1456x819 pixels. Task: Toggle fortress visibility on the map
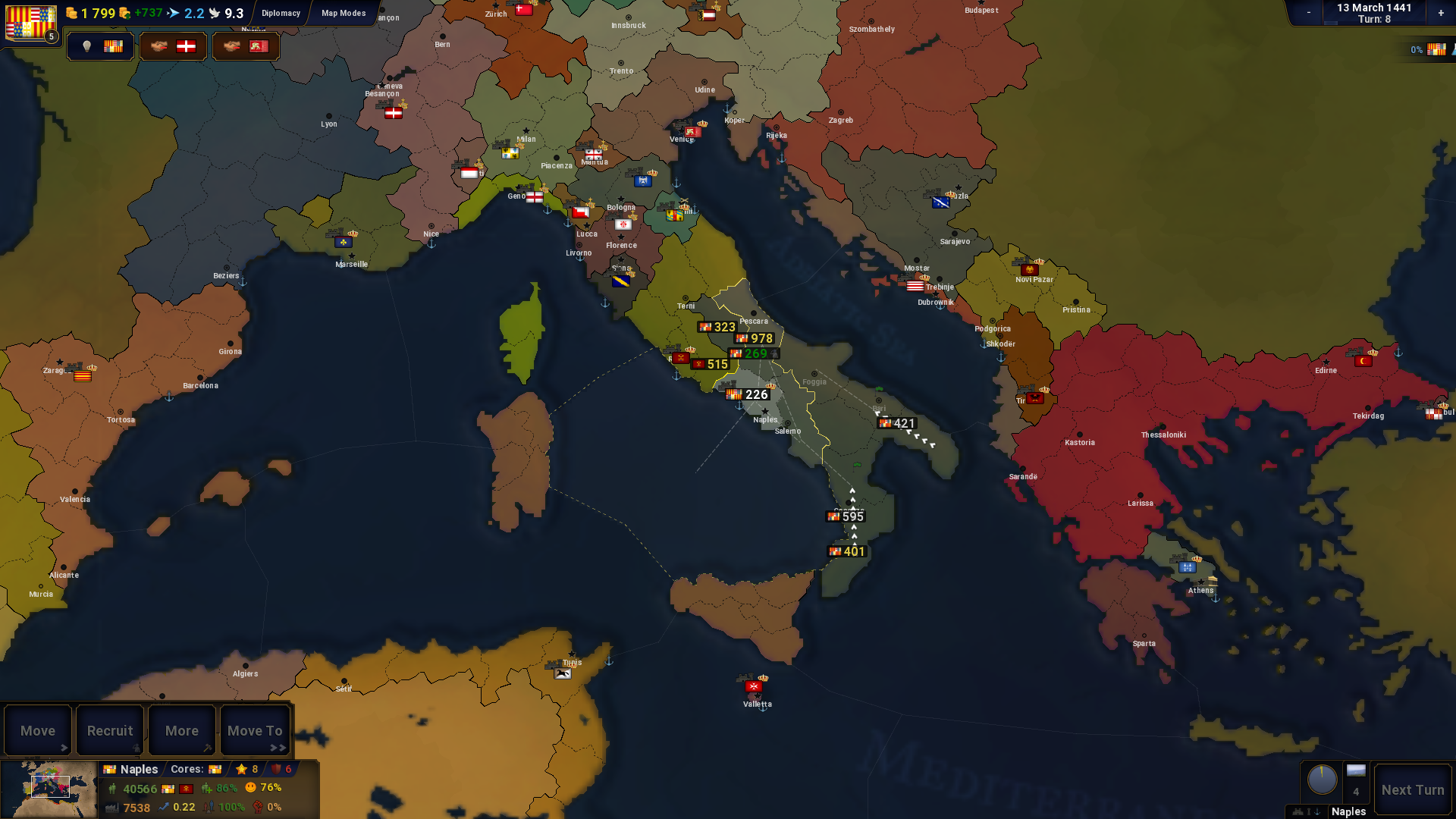[x=1298, y=811]
